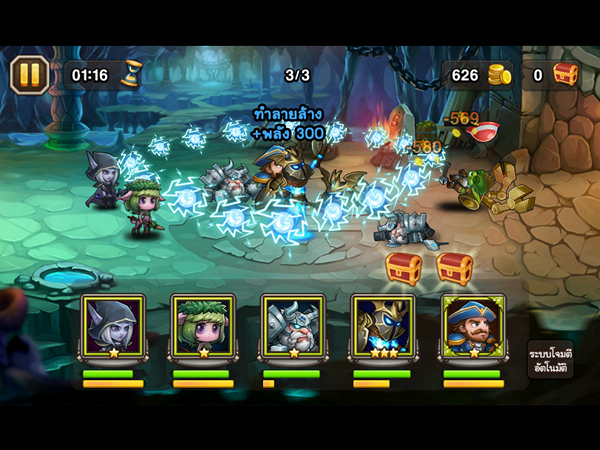Choose the bearded armored dwarf hero portrait

pos(292,326)
